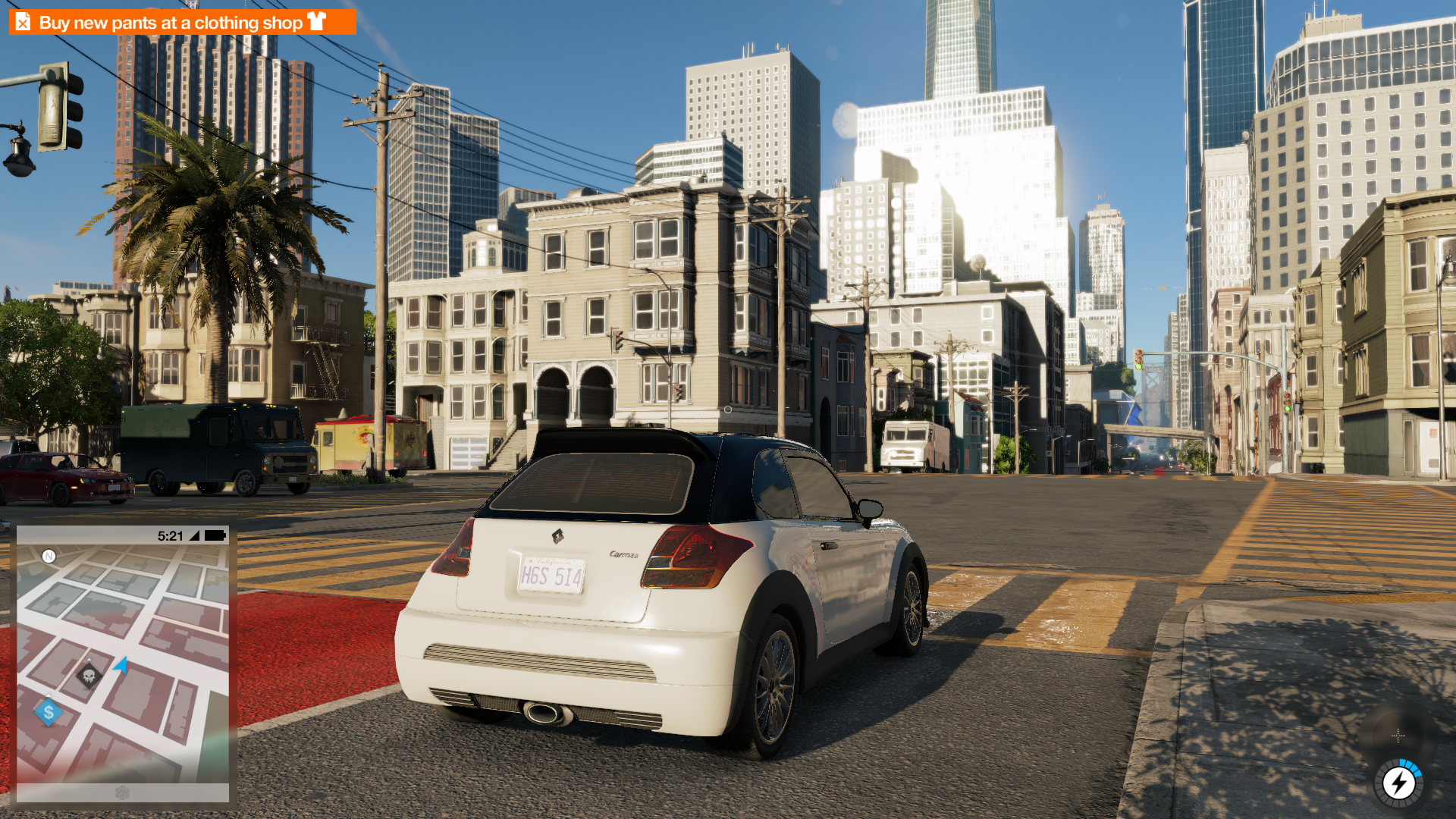The image size is (1456, 819).
Task: Click the blue dollar shop marker on the minimap
Action: click(x=47, y=711)
